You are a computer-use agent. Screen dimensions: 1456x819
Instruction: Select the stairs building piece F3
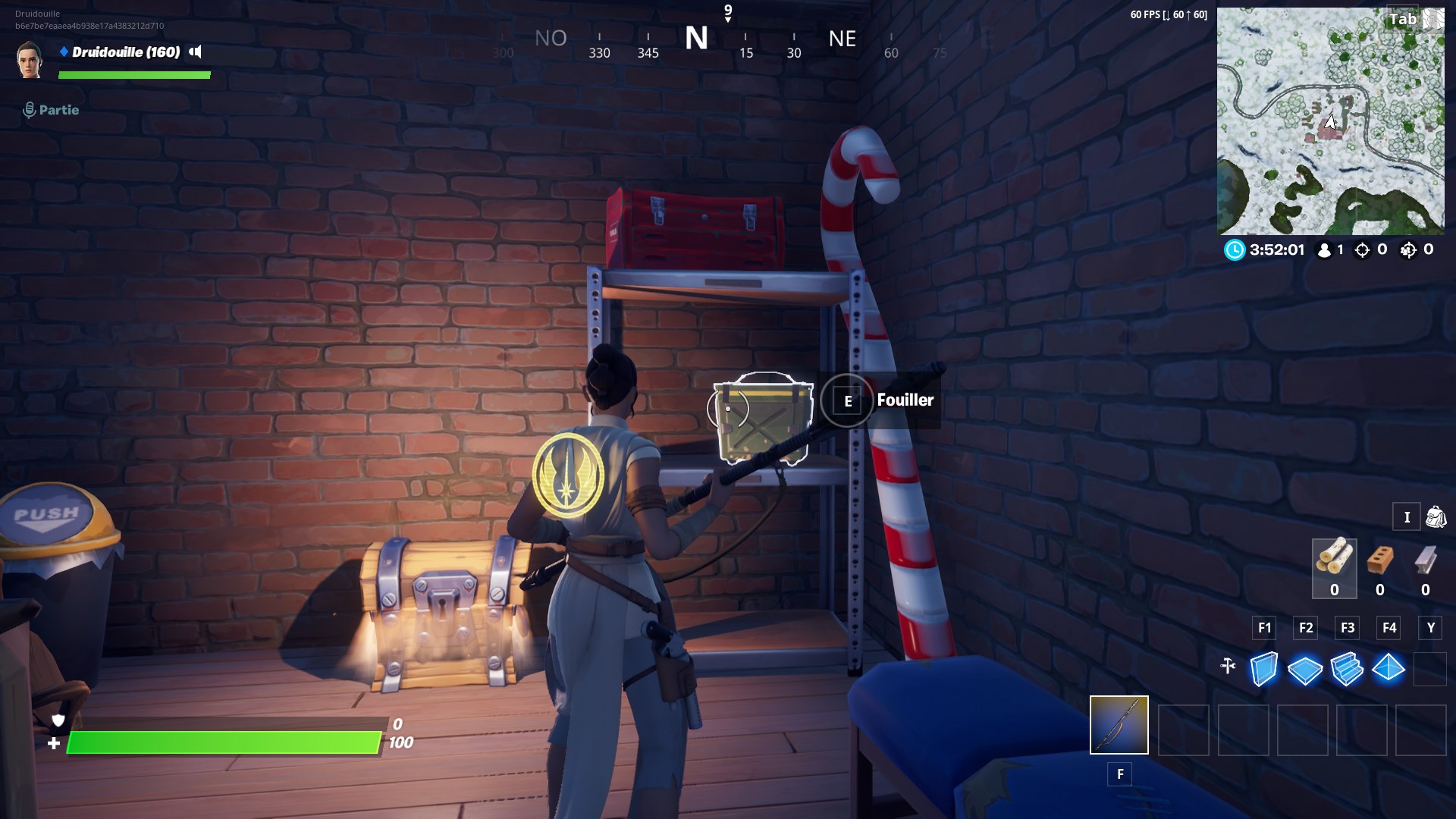click(x=1348, y=669)
